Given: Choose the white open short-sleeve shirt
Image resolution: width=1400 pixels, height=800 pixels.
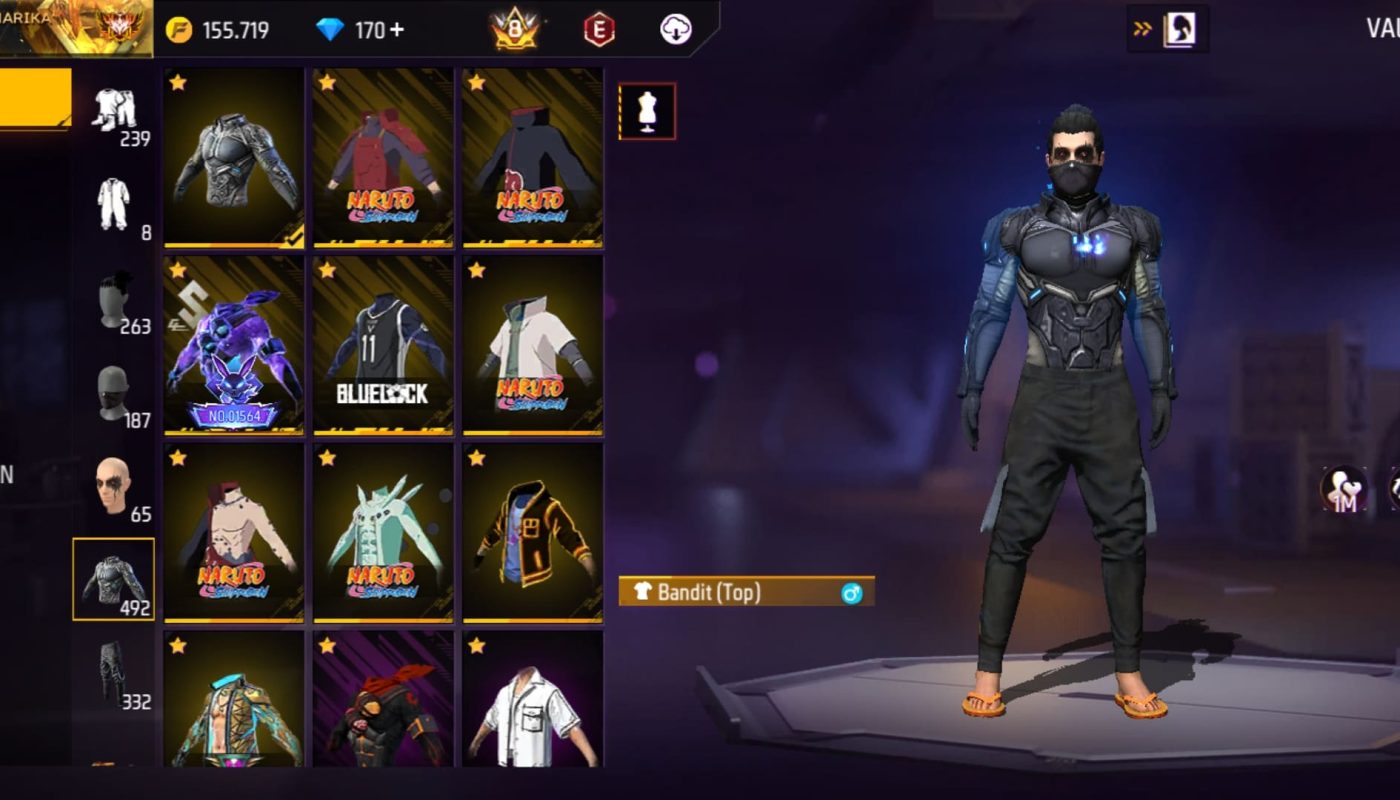Looking at the screenshot, I should tap(532, 700).
